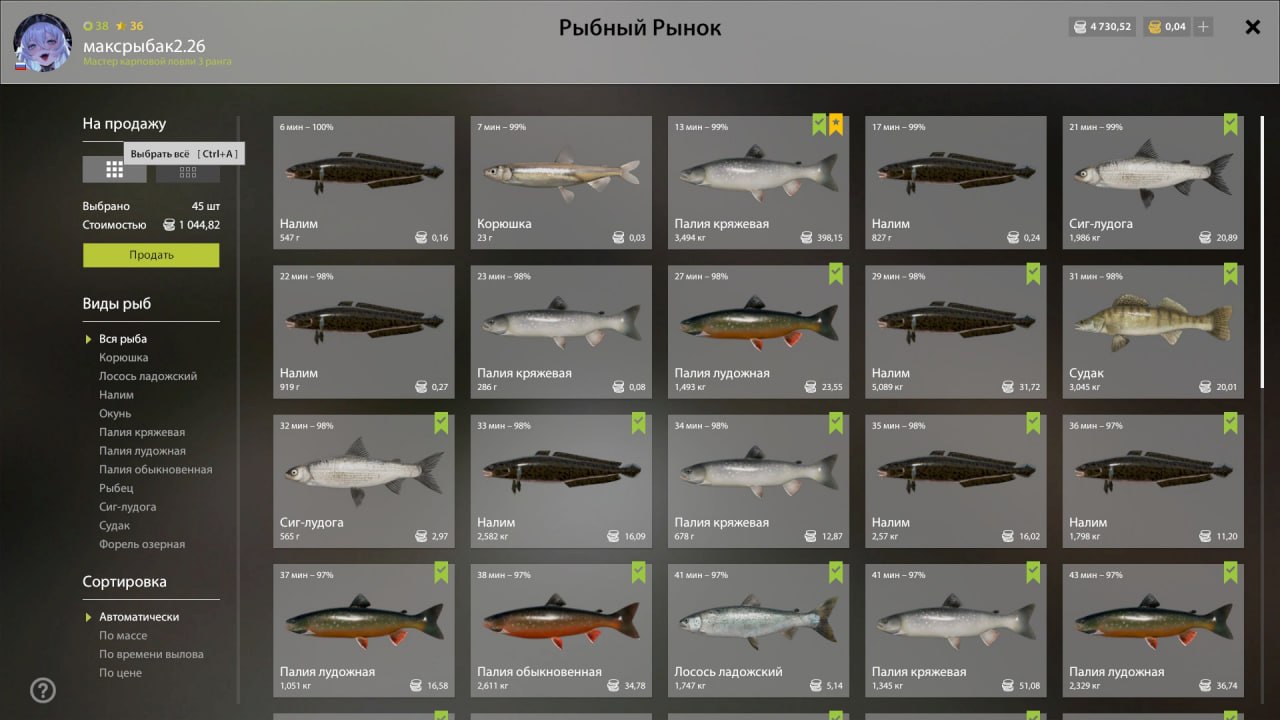The width and height of the screenshot is (1280, 720).
Task: Select sorting option По массе
Action: pos(123,635)
